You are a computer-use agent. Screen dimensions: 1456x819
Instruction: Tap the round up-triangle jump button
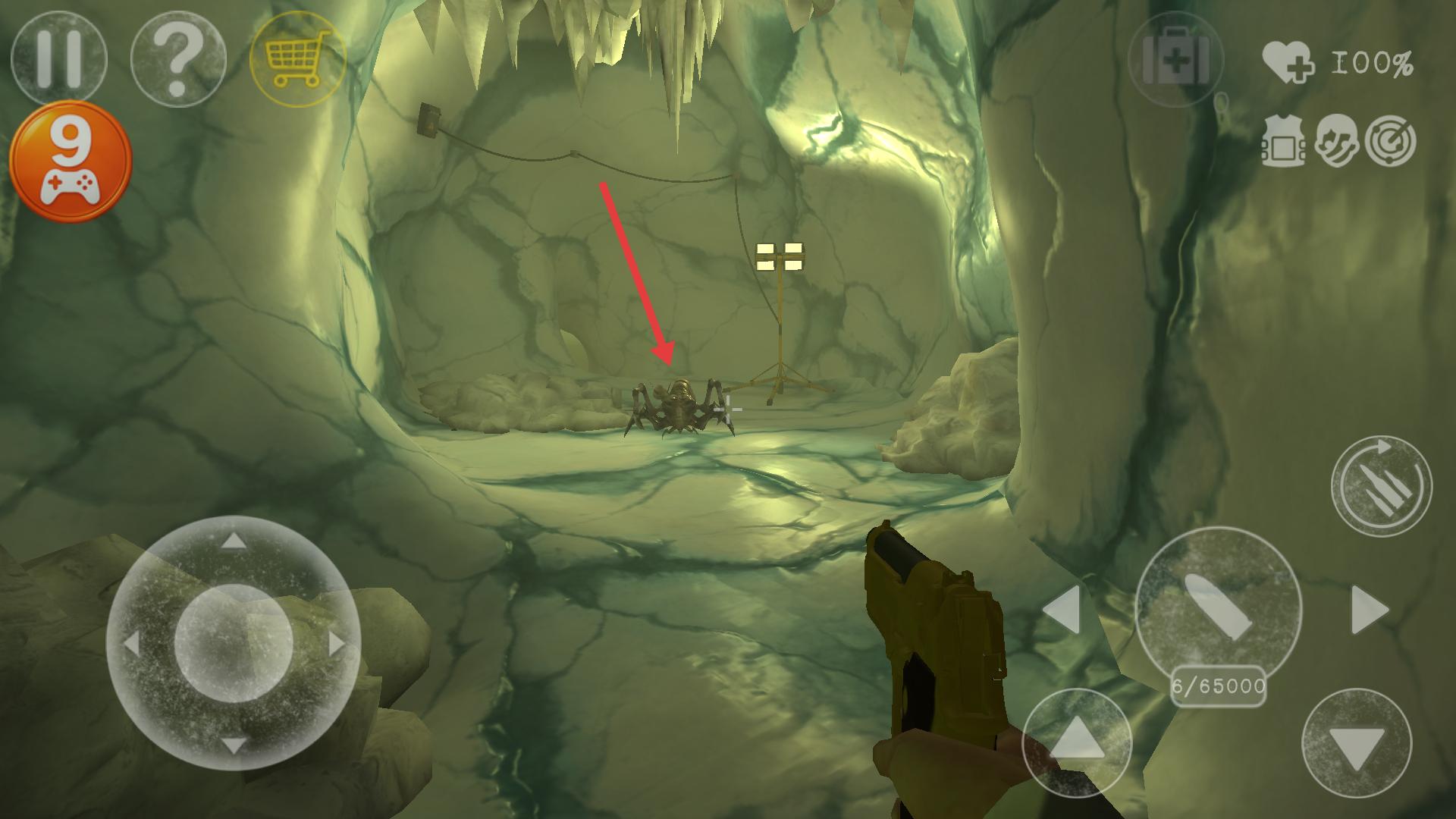(1077, 743)
